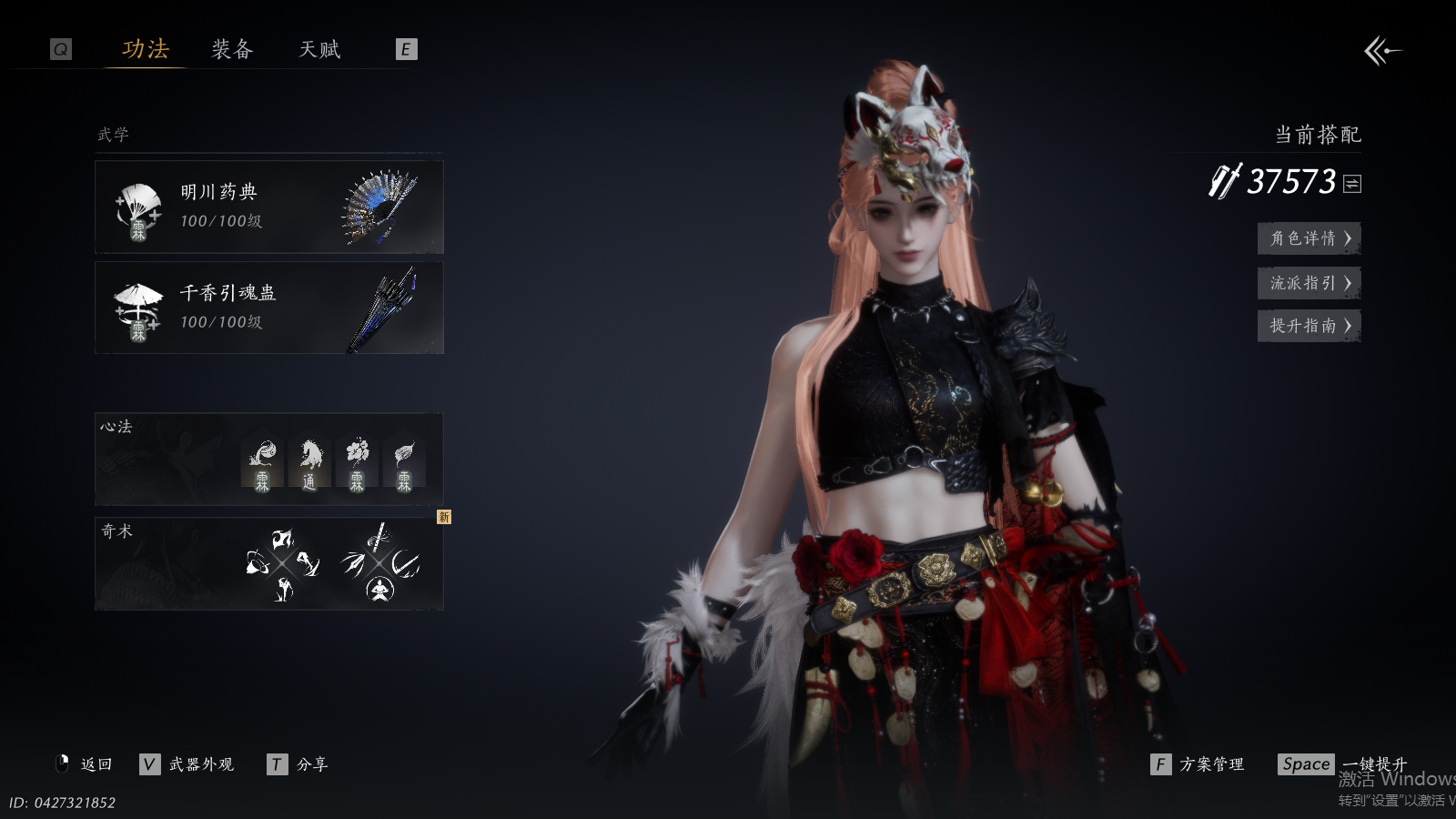Image resolution: width=1456 pixels, height=819 pixels.
Task: Toggle the icon beside the 37573 power score
Action: (x=1352, y=184)
